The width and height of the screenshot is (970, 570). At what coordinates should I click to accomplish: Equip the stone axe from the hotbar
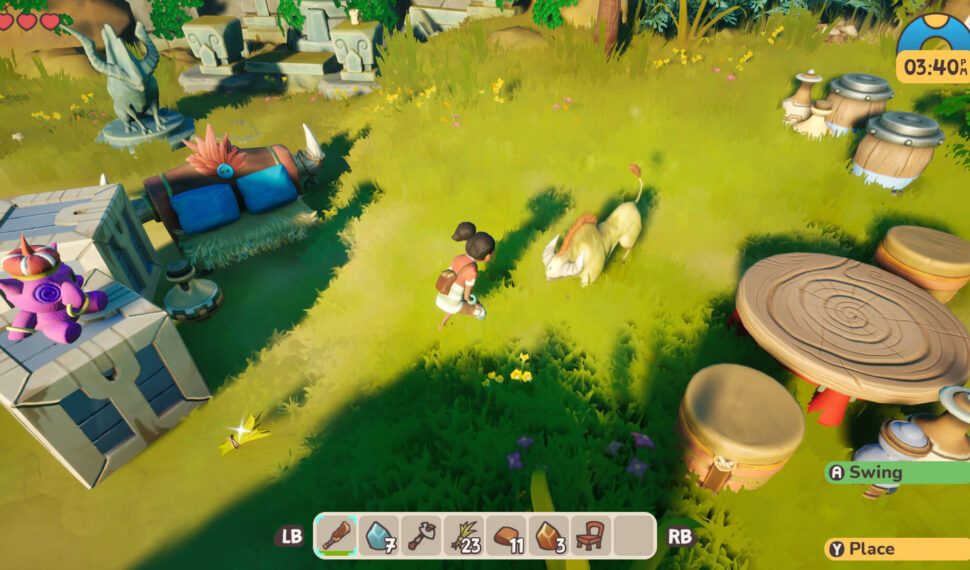[422, 535]
